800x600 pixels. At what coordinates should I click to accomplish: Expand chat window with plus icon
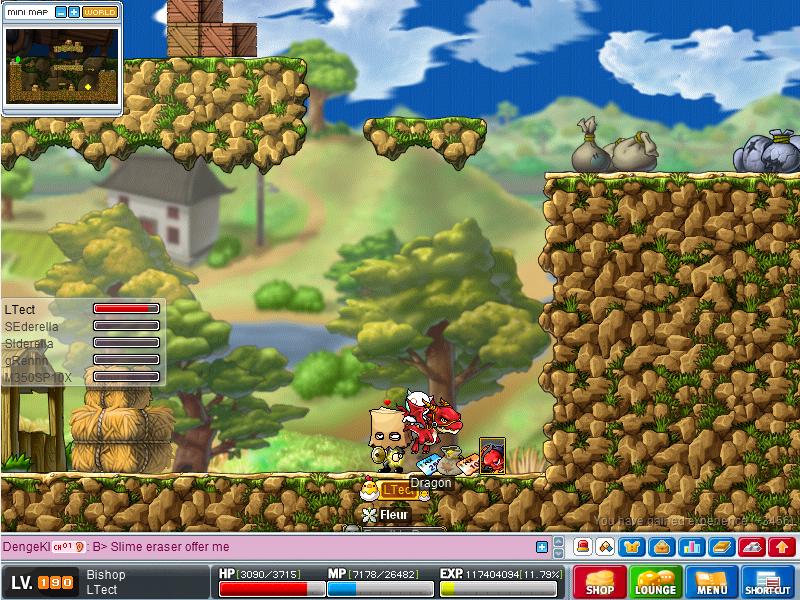(x=542, y=547)
